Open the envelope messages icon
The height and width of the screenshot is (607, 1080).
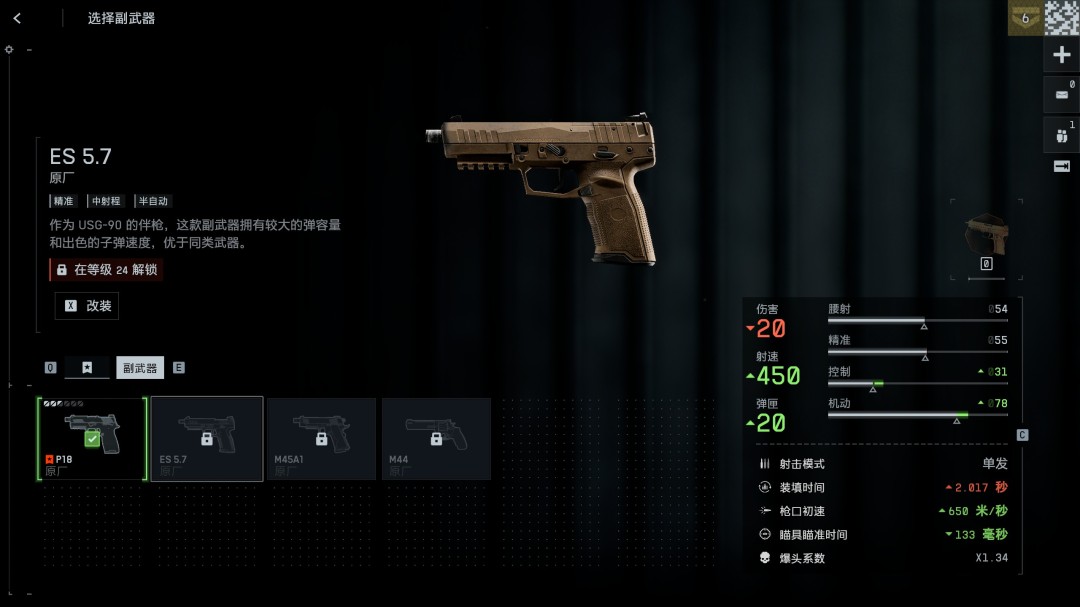click(1061, 95)
